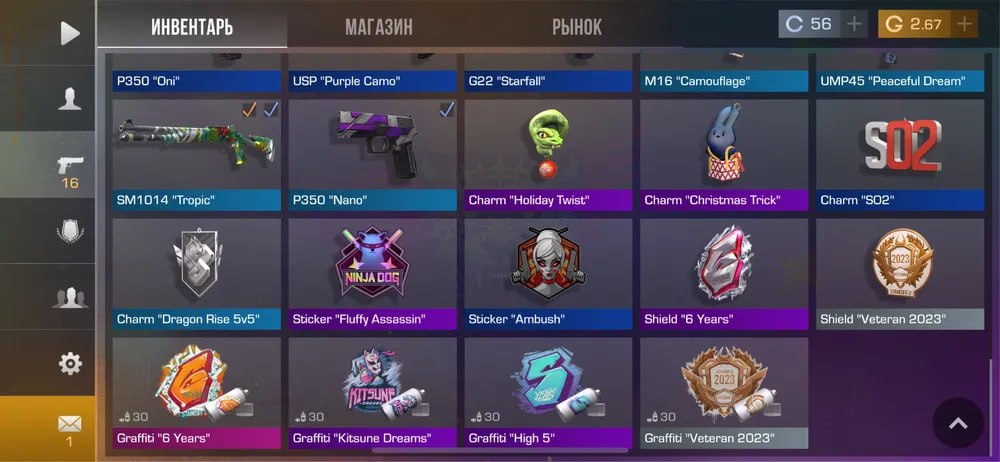Open the РЫНОК tab
Viewport: 1000px width, 462px height.
pos(577,27)
